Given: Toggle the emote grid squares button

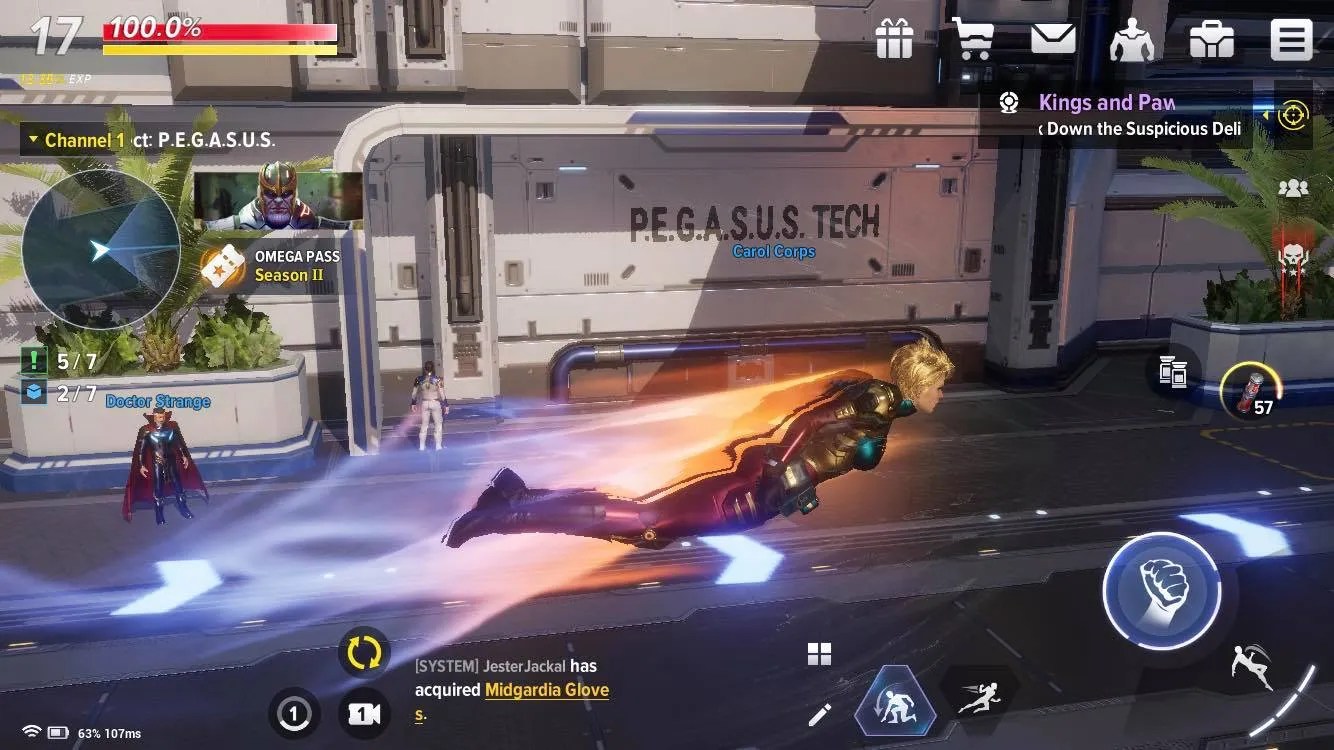Looking at the screenshot, I should click(x=820, y=655).
